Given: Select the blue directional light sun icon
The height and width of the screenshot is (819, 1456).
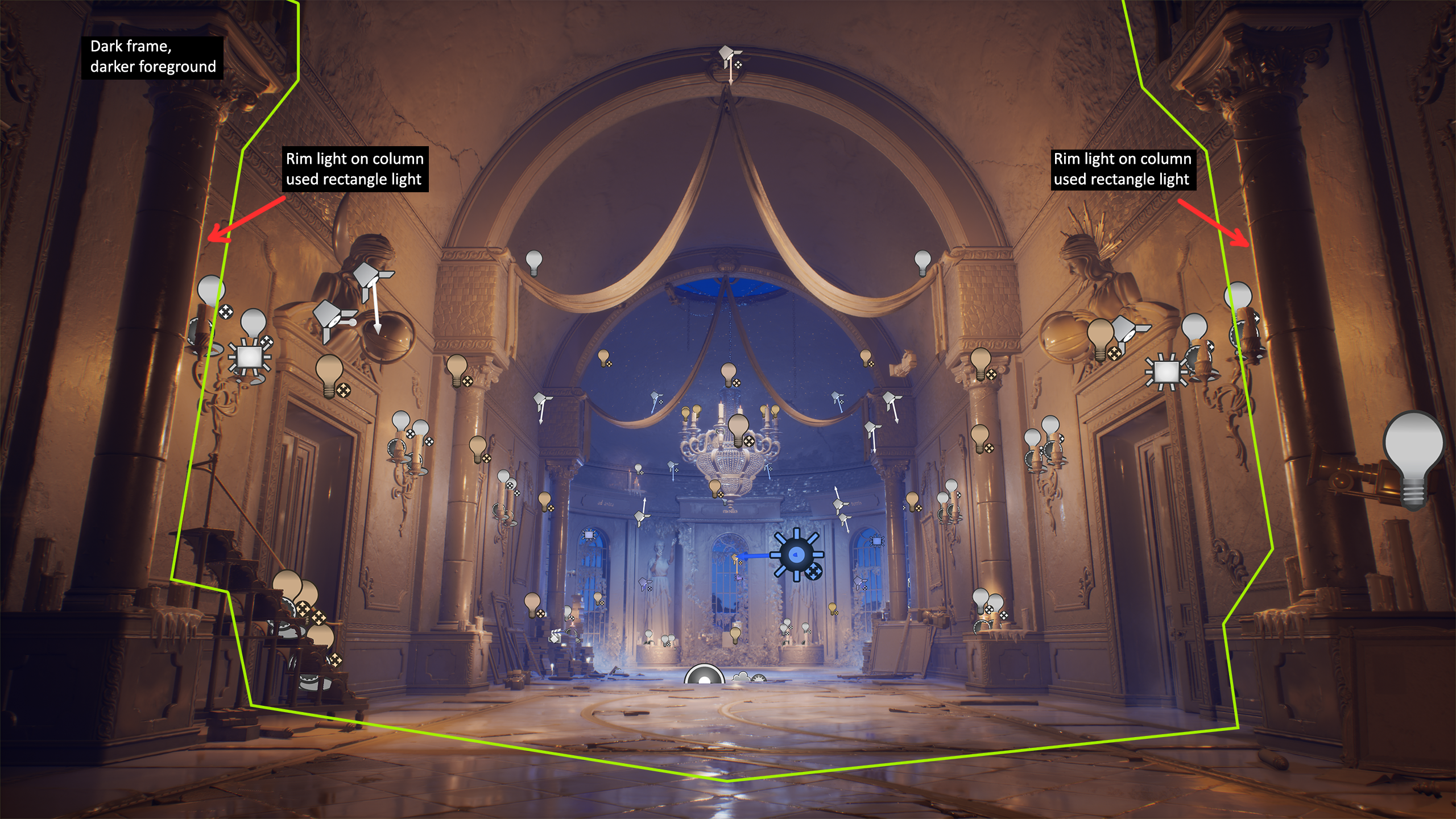Looking at the screenshot, I should click(x=796, y=554).
